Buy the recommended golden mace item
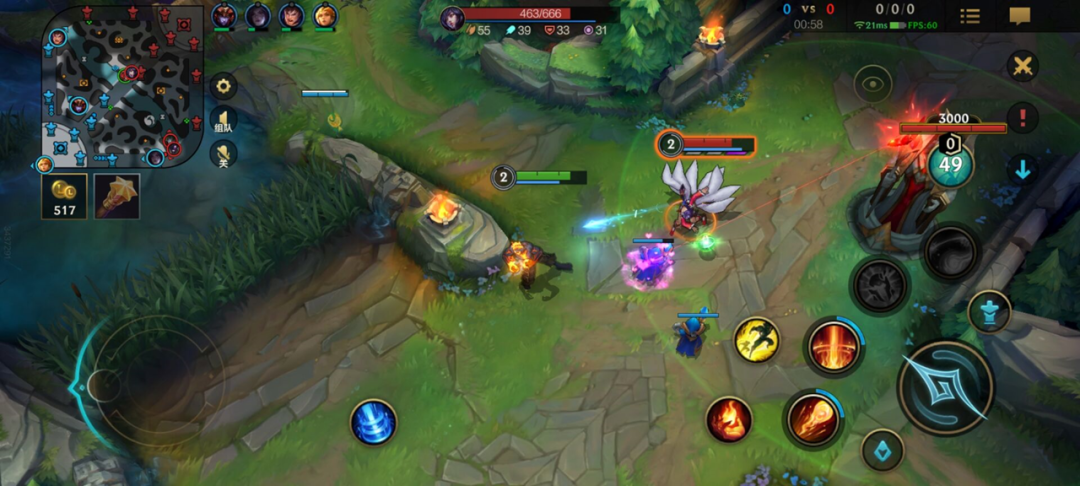1080x486 pixels. (117, 196)
